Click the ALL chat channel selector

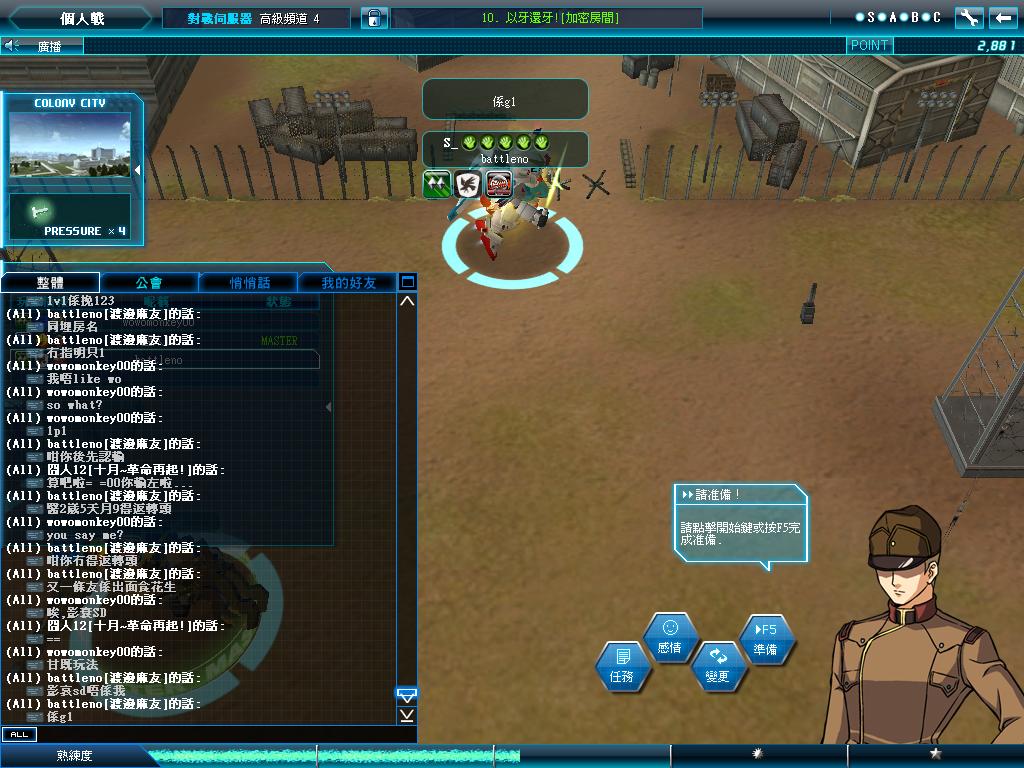tap(18, 734)
